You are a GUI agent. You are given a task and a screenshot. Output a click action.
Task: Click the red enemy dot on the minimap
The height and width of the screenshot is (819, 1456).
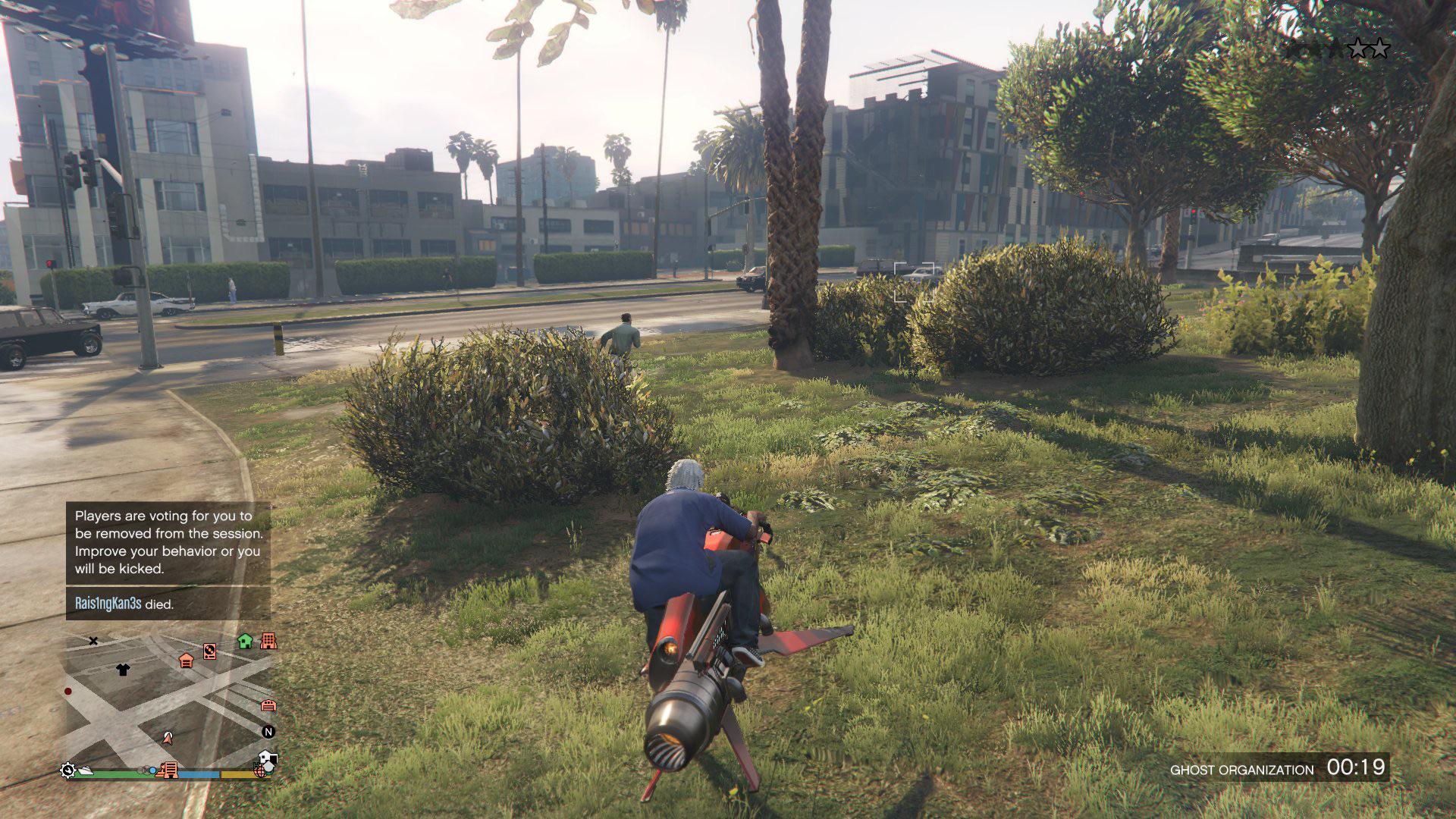coord(68,691)
